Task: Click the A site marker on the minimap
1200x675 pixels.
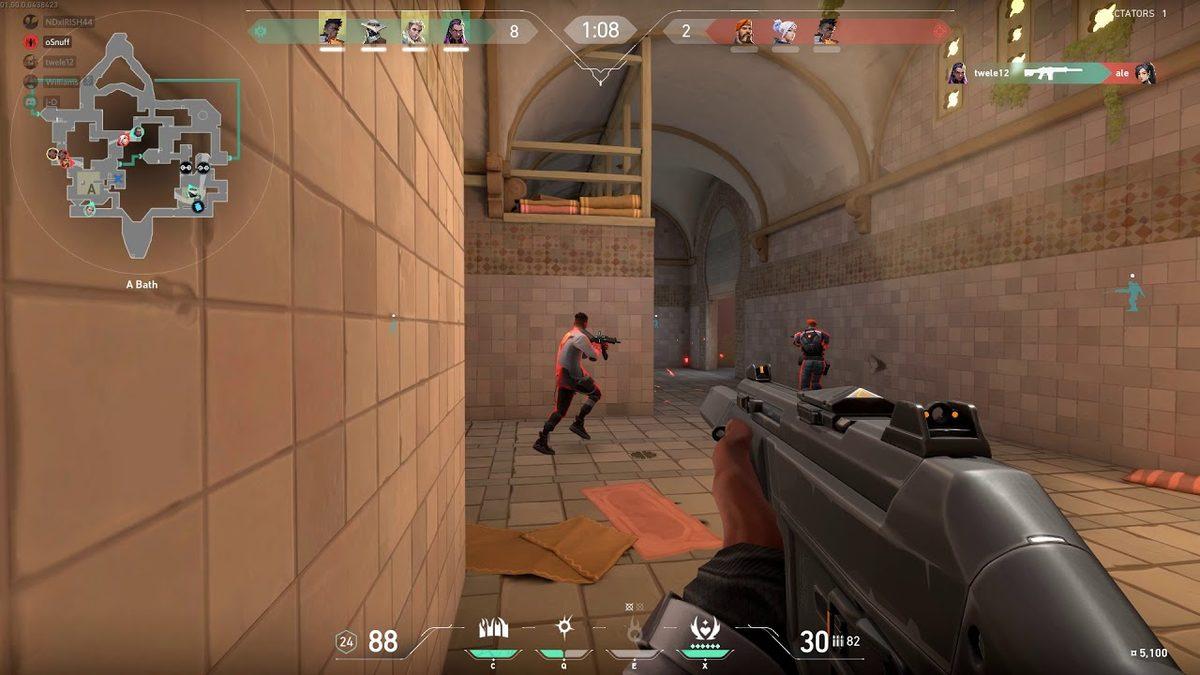Action: point(91,186)
